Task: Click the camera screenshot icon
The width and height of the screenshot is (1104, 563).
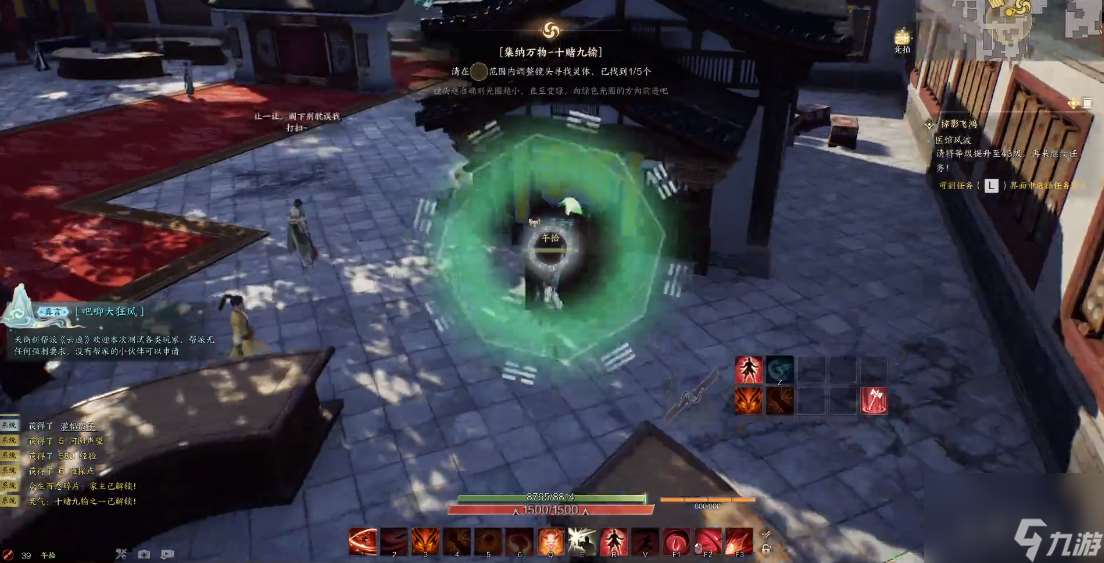Action: click(144, 554)
